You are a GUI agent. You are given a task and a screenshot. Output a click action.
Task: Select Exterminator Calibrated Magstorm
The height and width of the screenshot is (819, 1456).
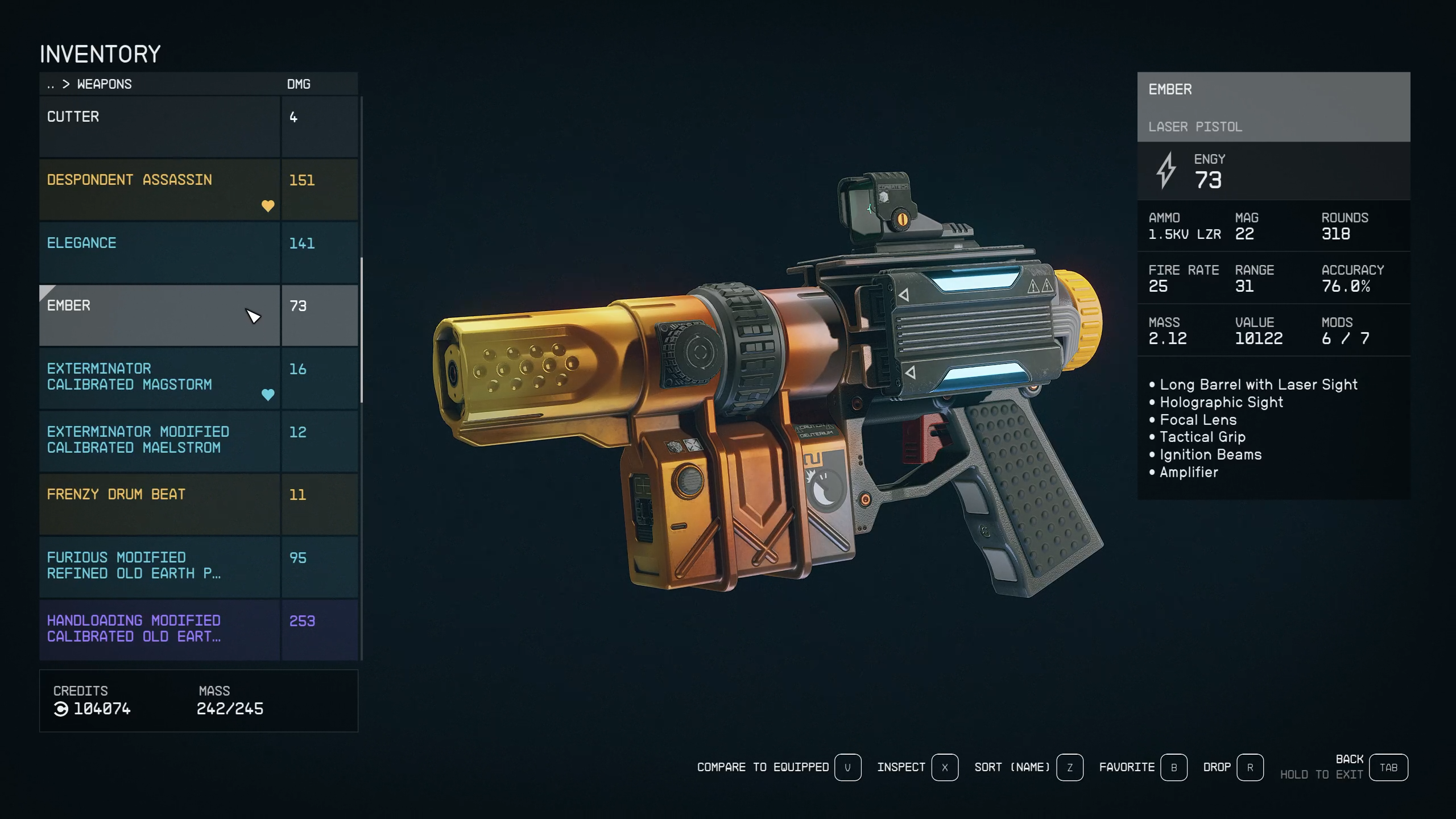[159, 378]
